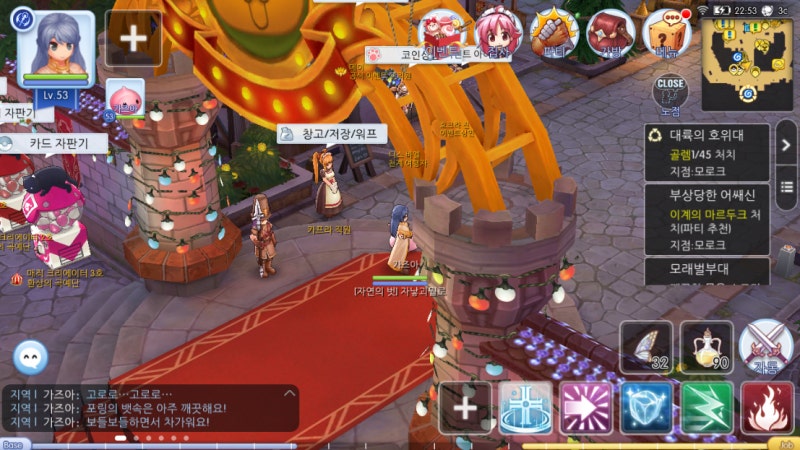
Task: Open the red backpack bag
Action: tap(609, 32)
